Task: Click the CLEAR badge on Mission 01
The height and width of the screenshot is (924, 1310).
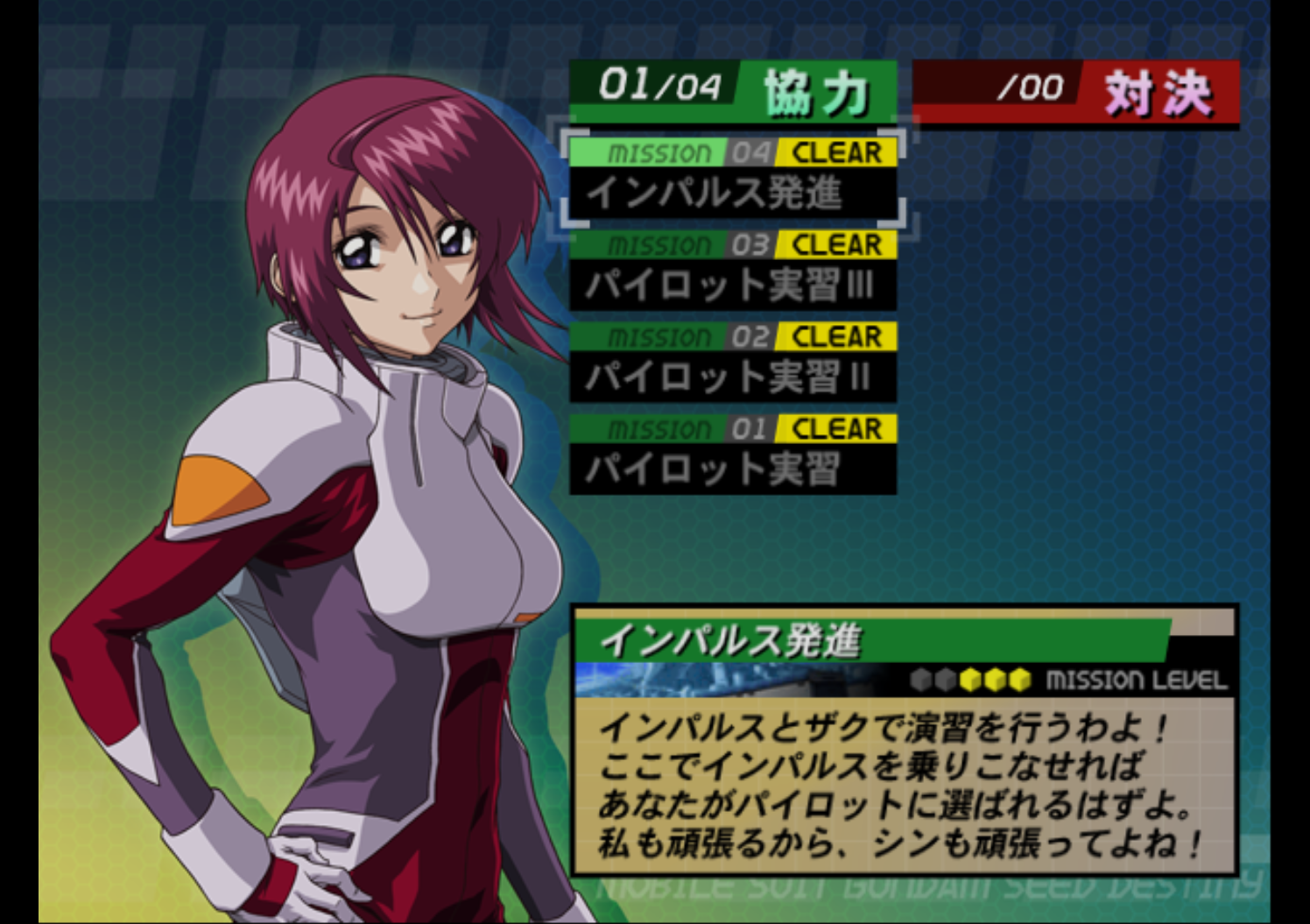Action: pos(836,428)
